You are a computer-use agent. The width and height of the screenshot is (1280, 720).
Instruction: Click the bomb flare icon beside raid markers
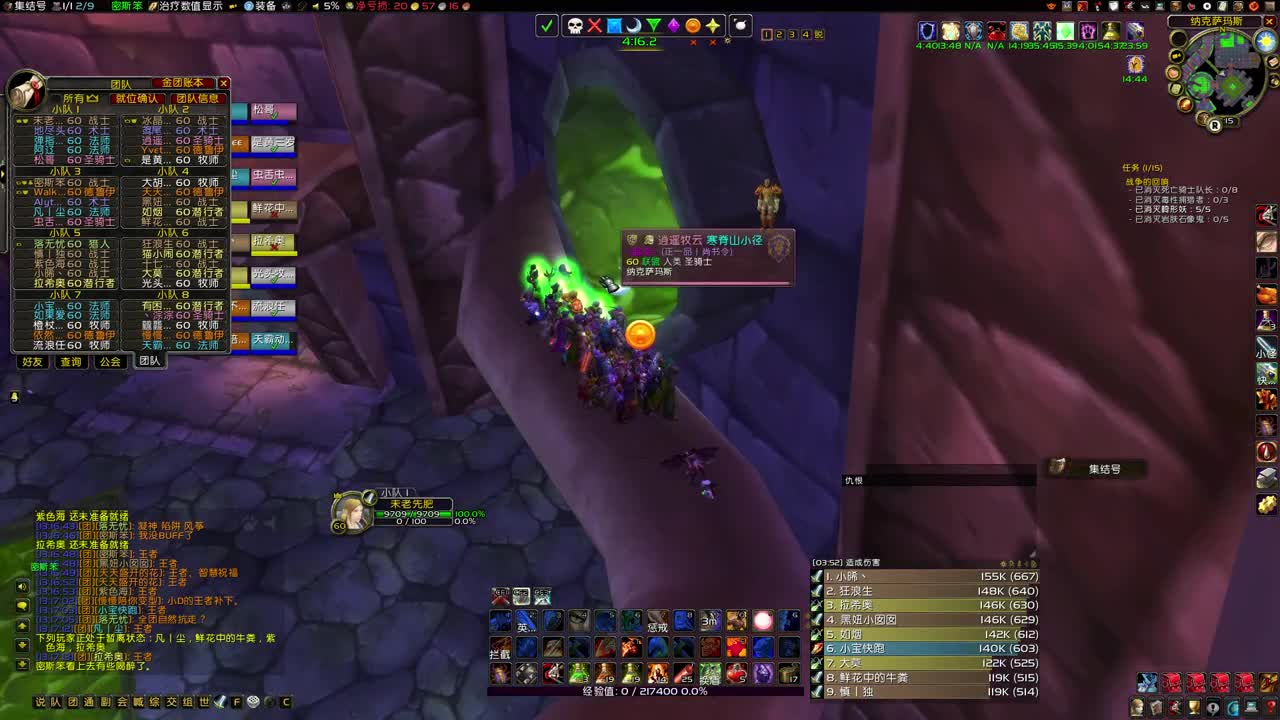(740, 24)
